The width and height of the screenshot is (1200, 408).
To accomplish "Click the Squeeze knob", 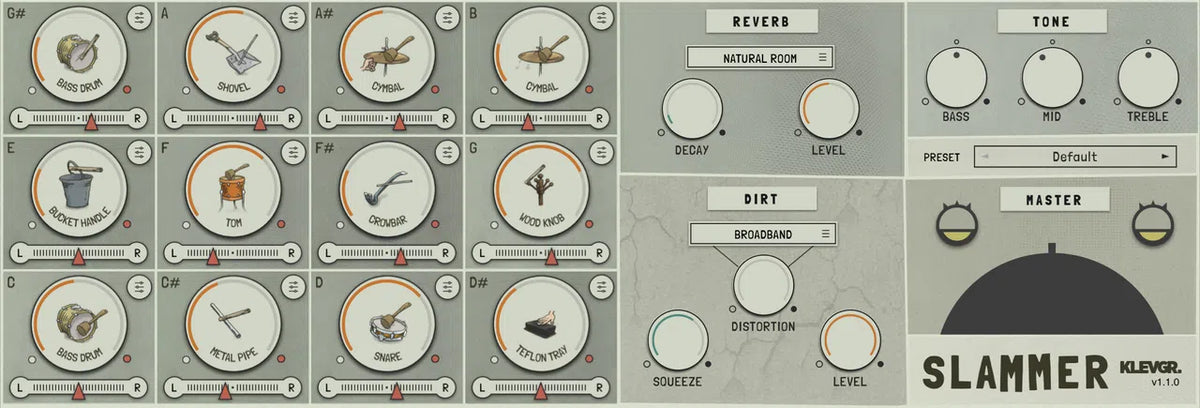I will 678,339.
